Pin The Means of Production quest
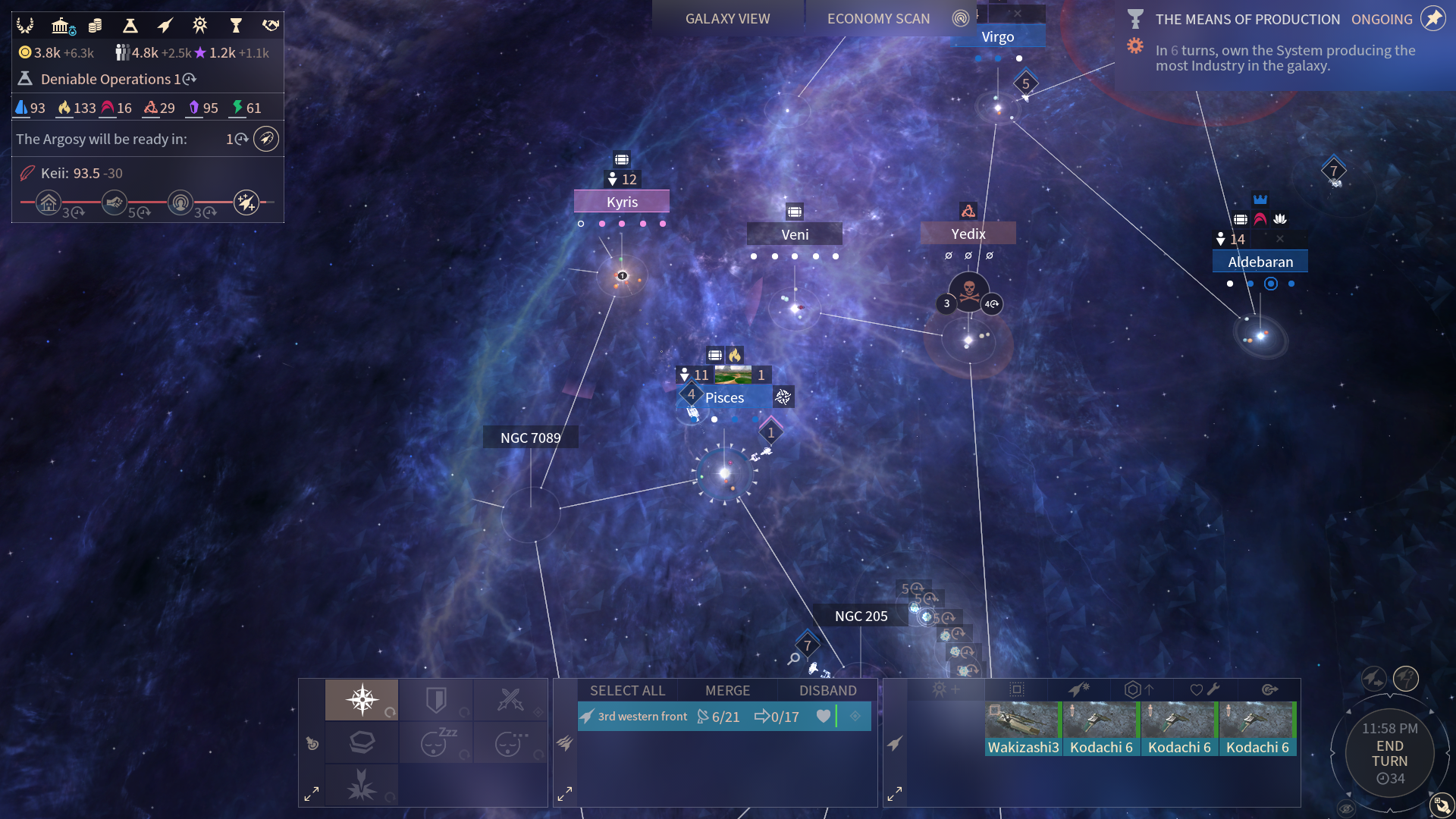1456x819 pixels. (x=1432, y=19)
